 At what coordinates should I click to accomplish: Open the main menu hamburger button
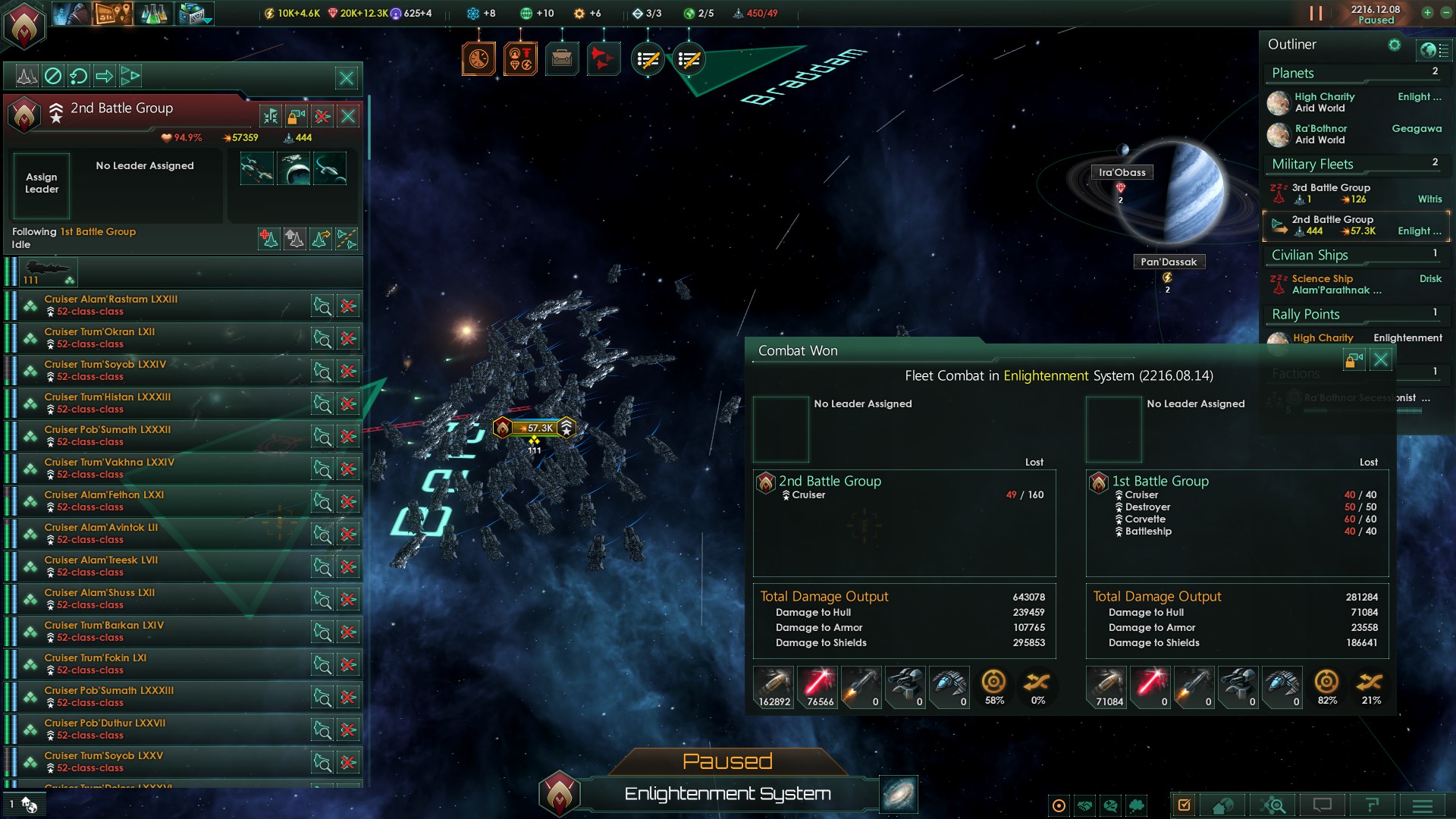coord(1423,805)
